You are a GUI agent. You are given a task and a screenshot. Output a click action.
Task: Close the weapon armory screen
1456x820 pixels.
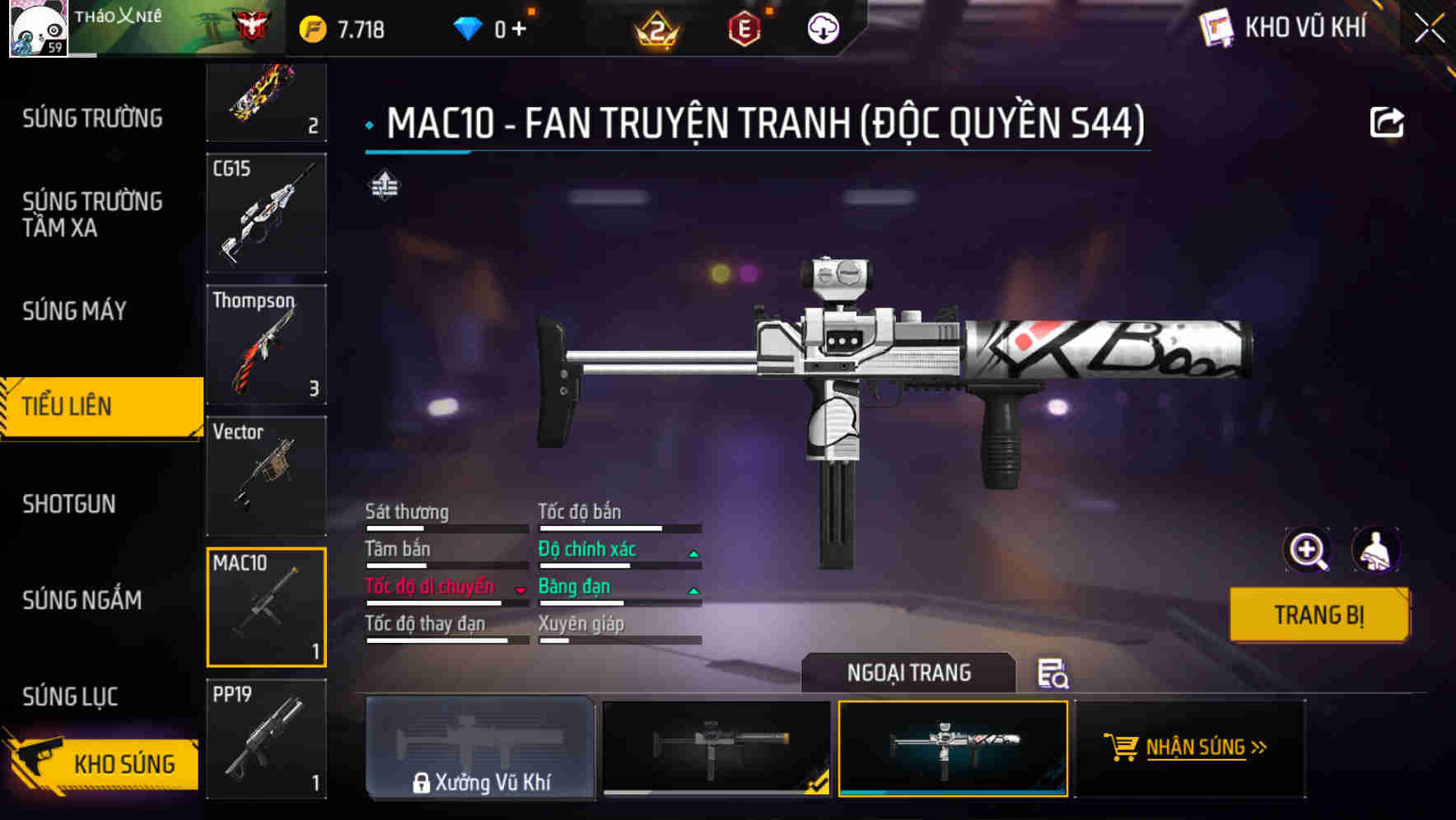[x=1430, y=29]
